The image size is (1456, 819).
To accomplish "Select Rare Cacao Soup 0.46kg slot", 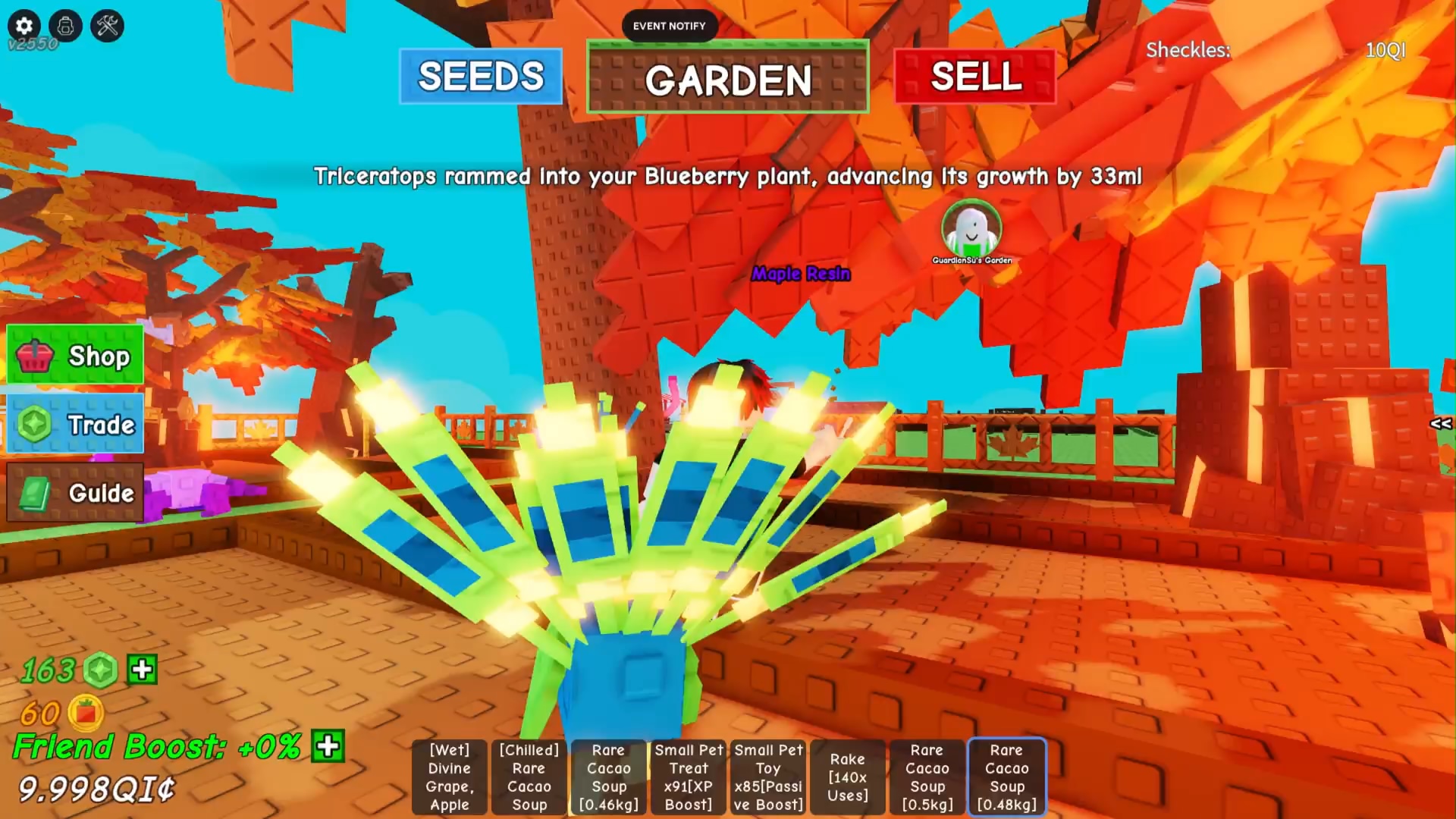I will tap(608, 777).
